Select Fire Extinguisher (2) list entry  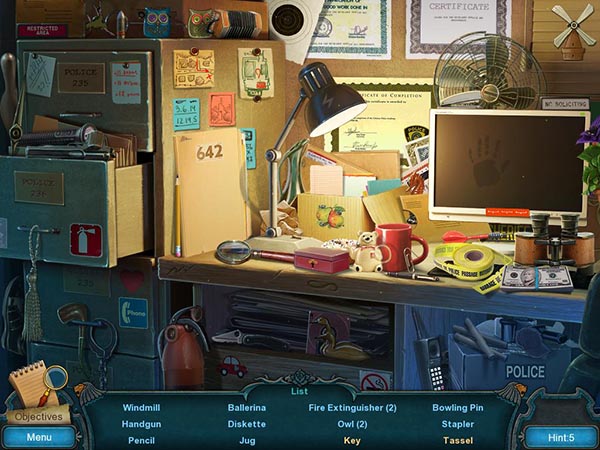pyautogui.click(x=352, y=408)
